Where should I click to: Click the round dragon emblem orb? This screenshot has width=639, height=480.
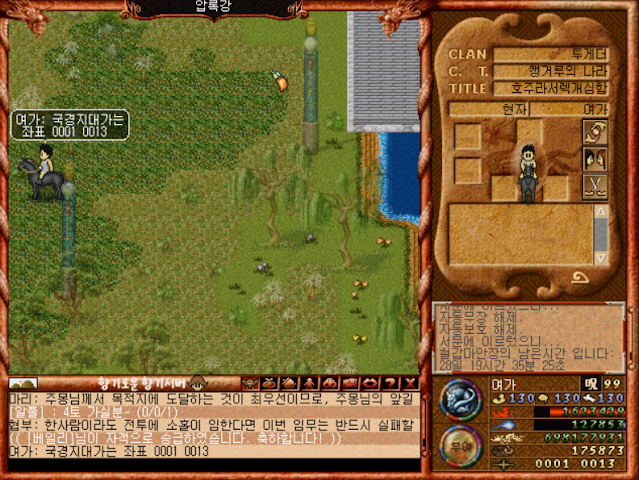pyautogui.click(x=461, y=400)
